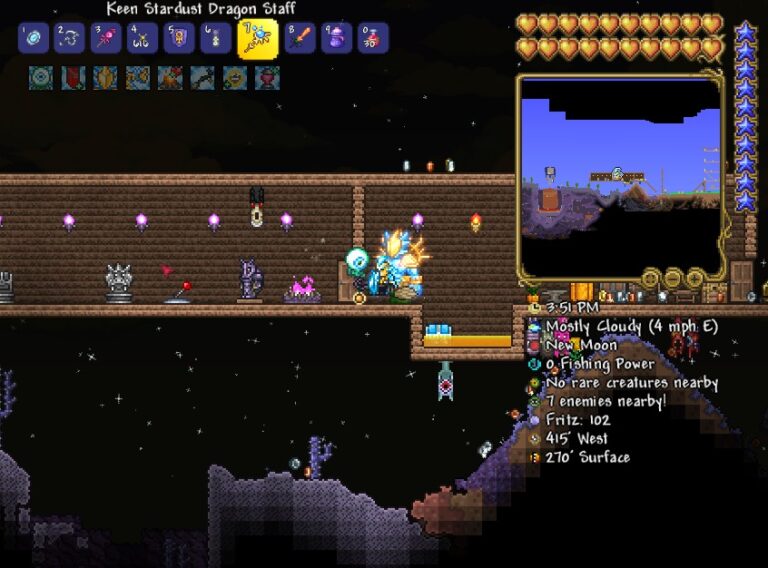The height and width of the screenshot is (568, 768).
Task: Select the purple bag in hotbar slot 9
Action: (337, 38)
